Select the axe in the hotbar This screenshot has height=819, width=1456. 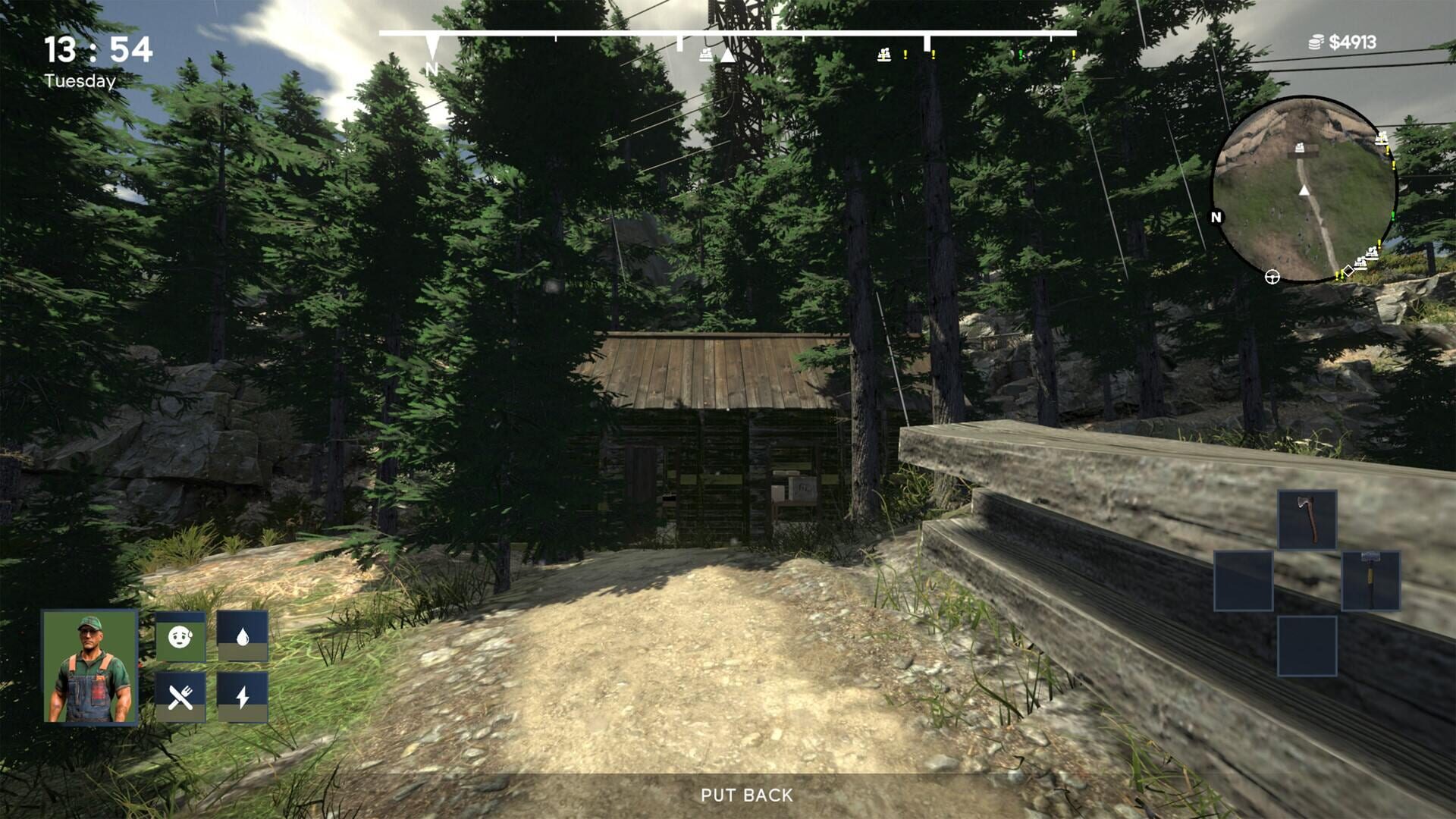point(1307,520)
